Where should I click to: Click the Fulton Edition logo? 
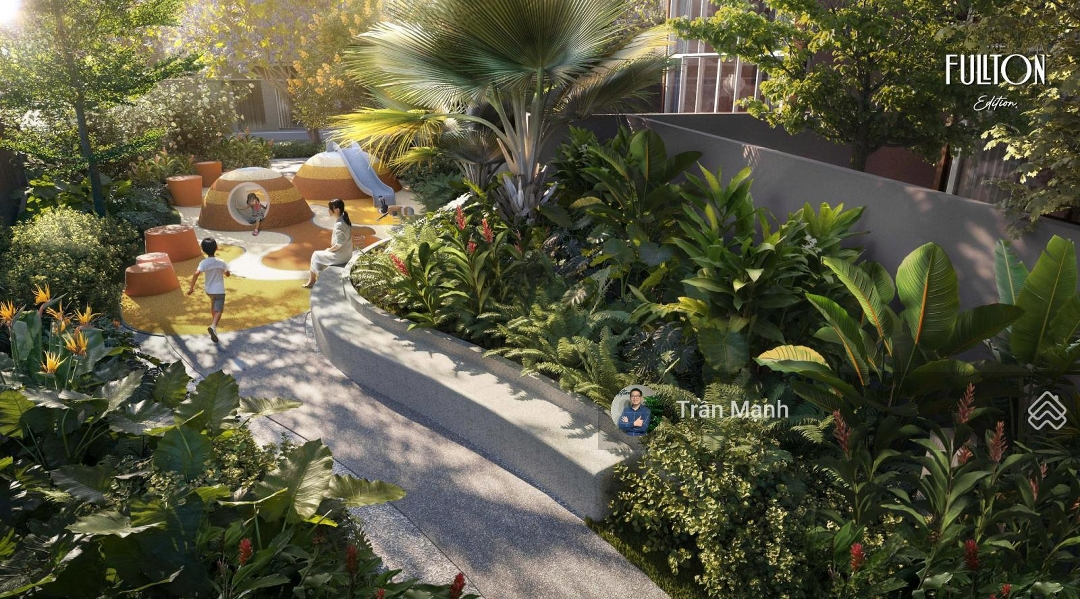995,79
